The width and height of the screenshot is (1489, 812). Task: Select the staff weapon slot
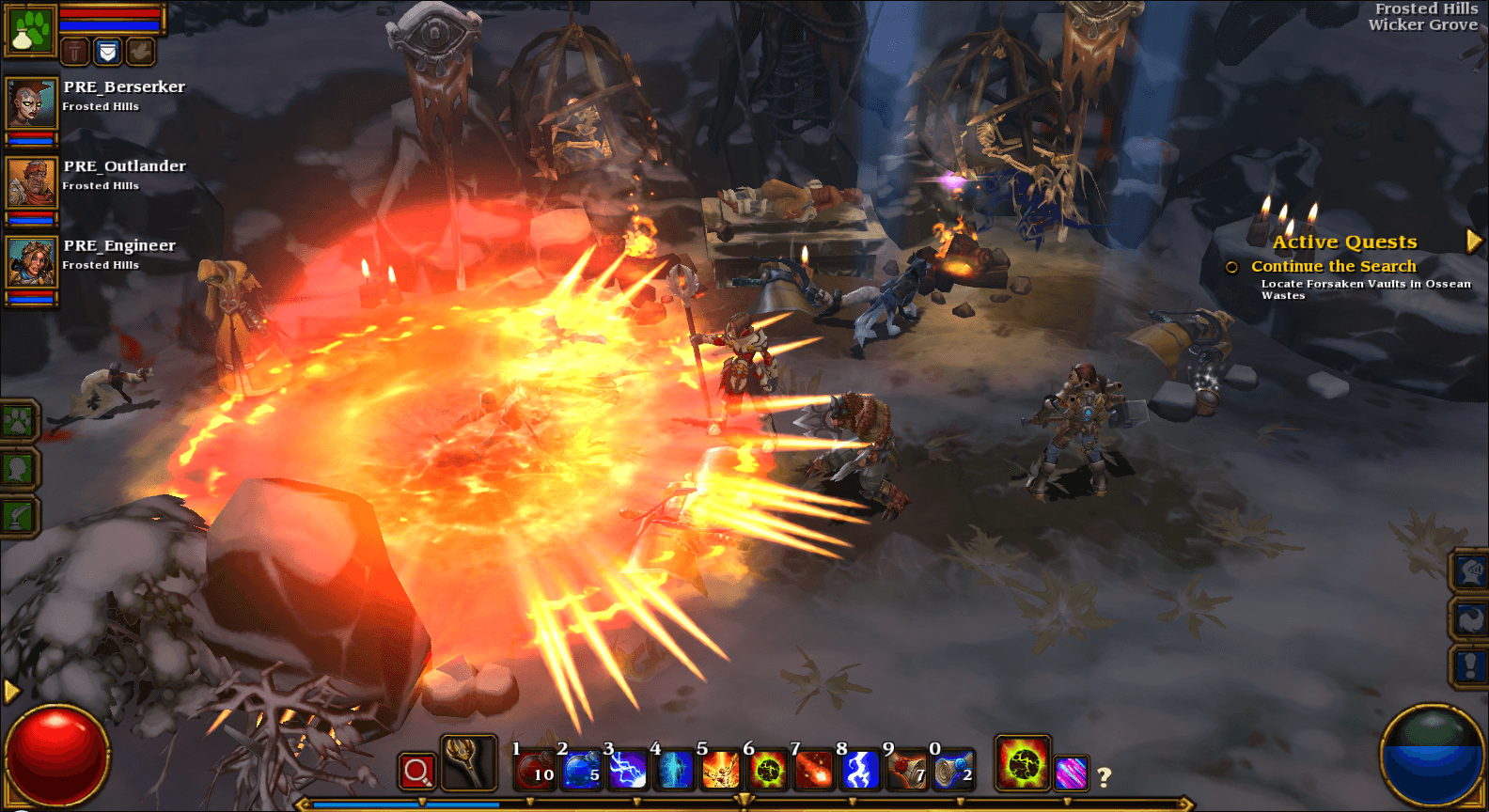(x=467, y=762)
